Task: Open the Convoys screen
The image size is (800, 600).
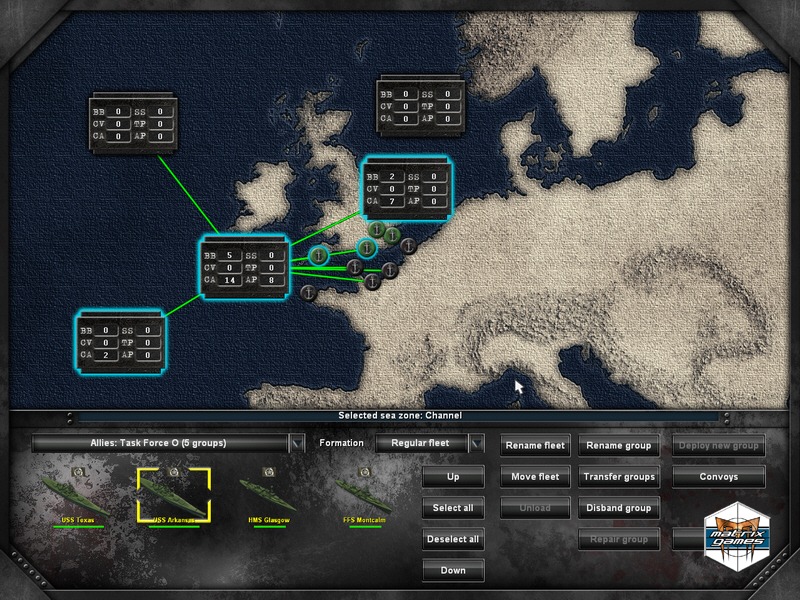Action: point(719,477)
